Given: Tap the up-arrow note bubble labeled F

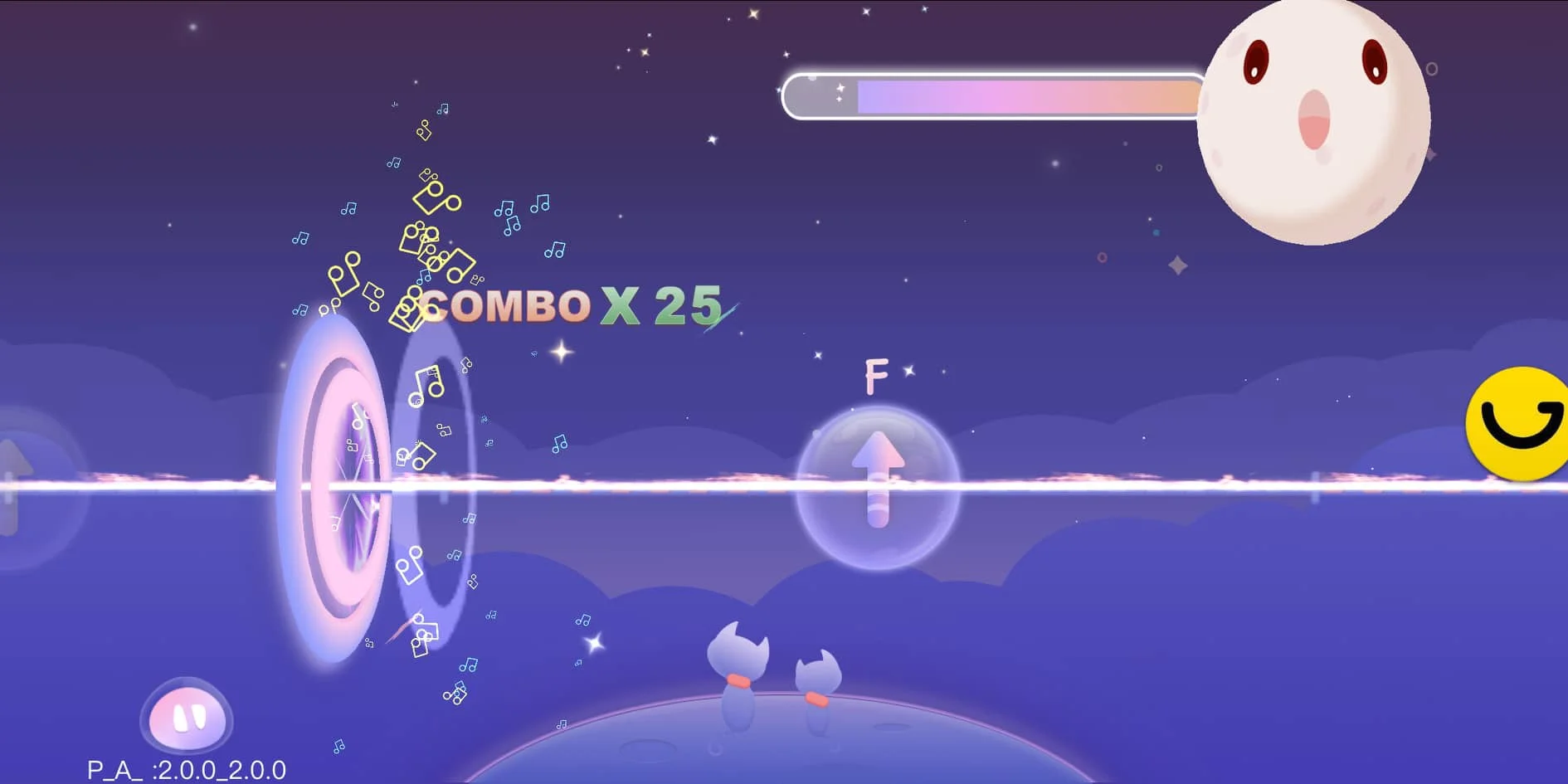Looking at the screenshot, I should pyautogui.click(x=878, y=486).
